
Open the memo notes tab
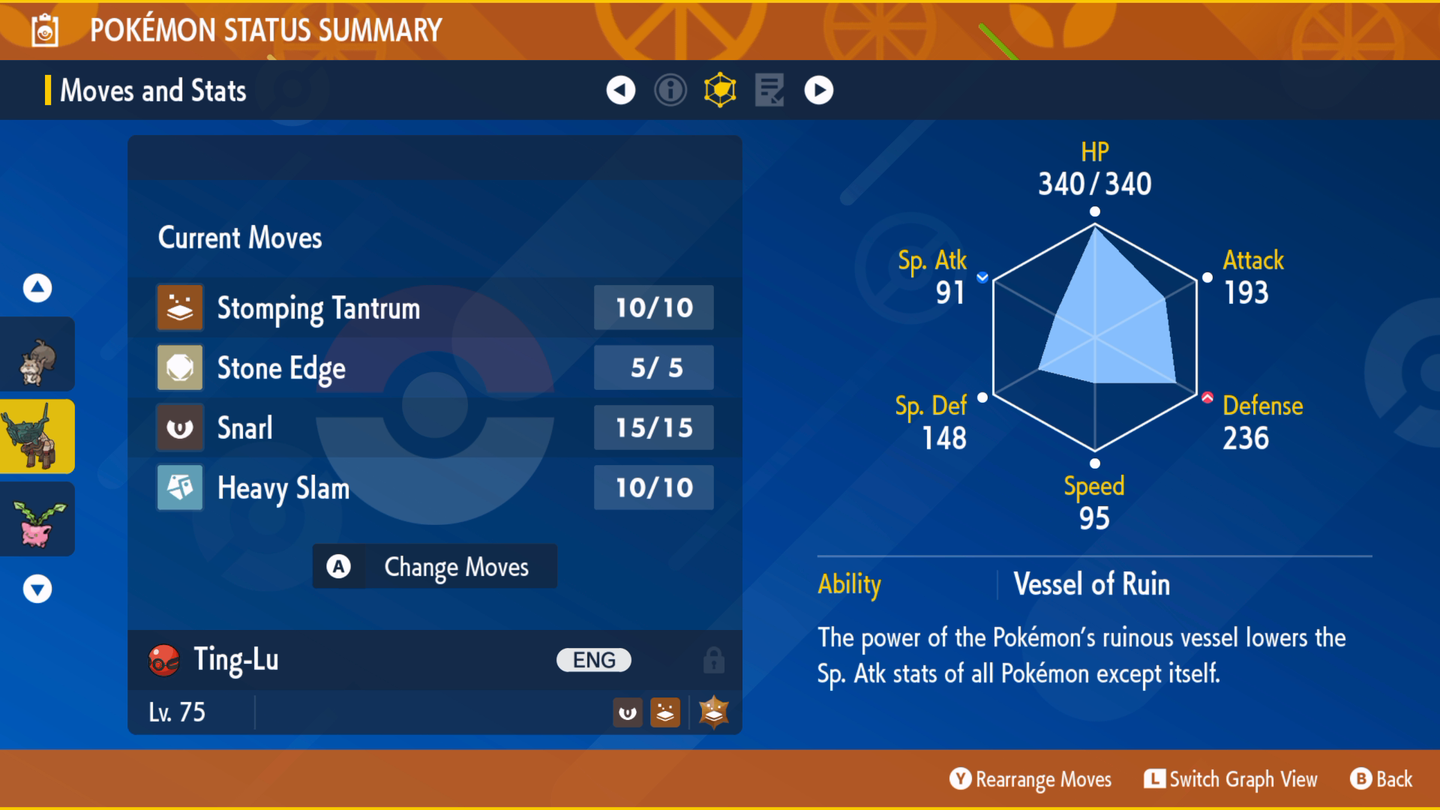tap(769, 90)
